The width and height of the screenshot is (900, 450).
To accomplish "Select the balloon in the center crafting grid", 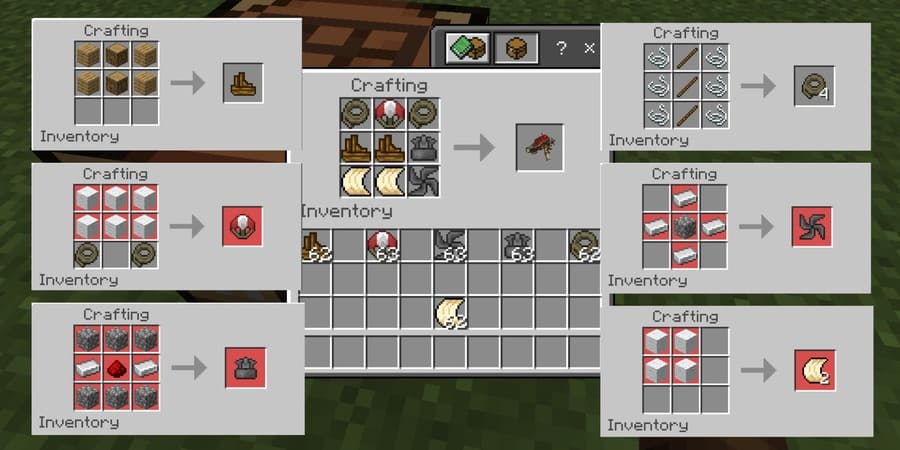I will pos(389,113).
